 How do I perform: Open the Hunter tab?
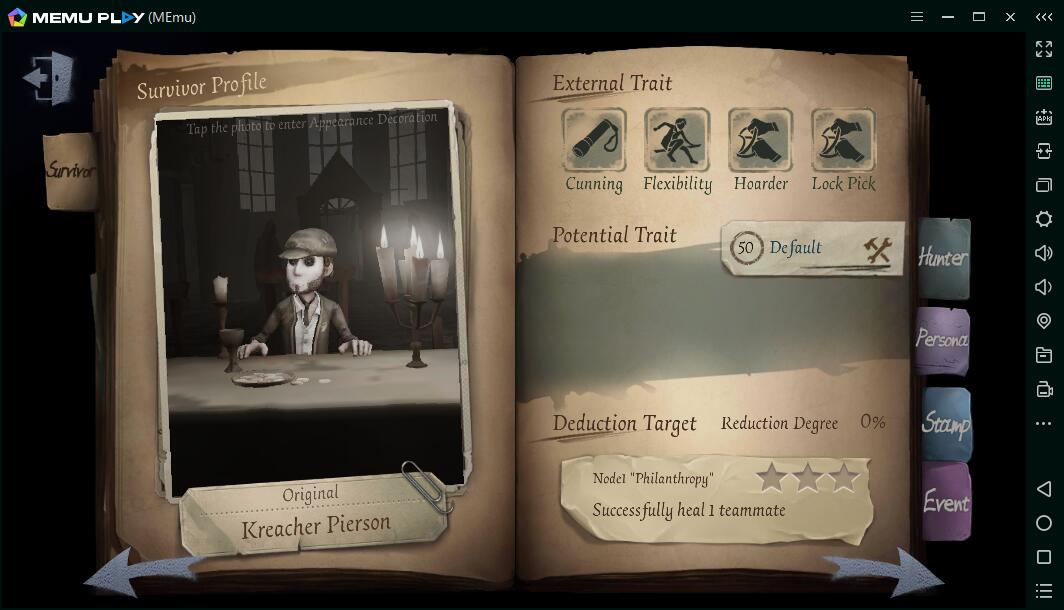click(943, 258)
